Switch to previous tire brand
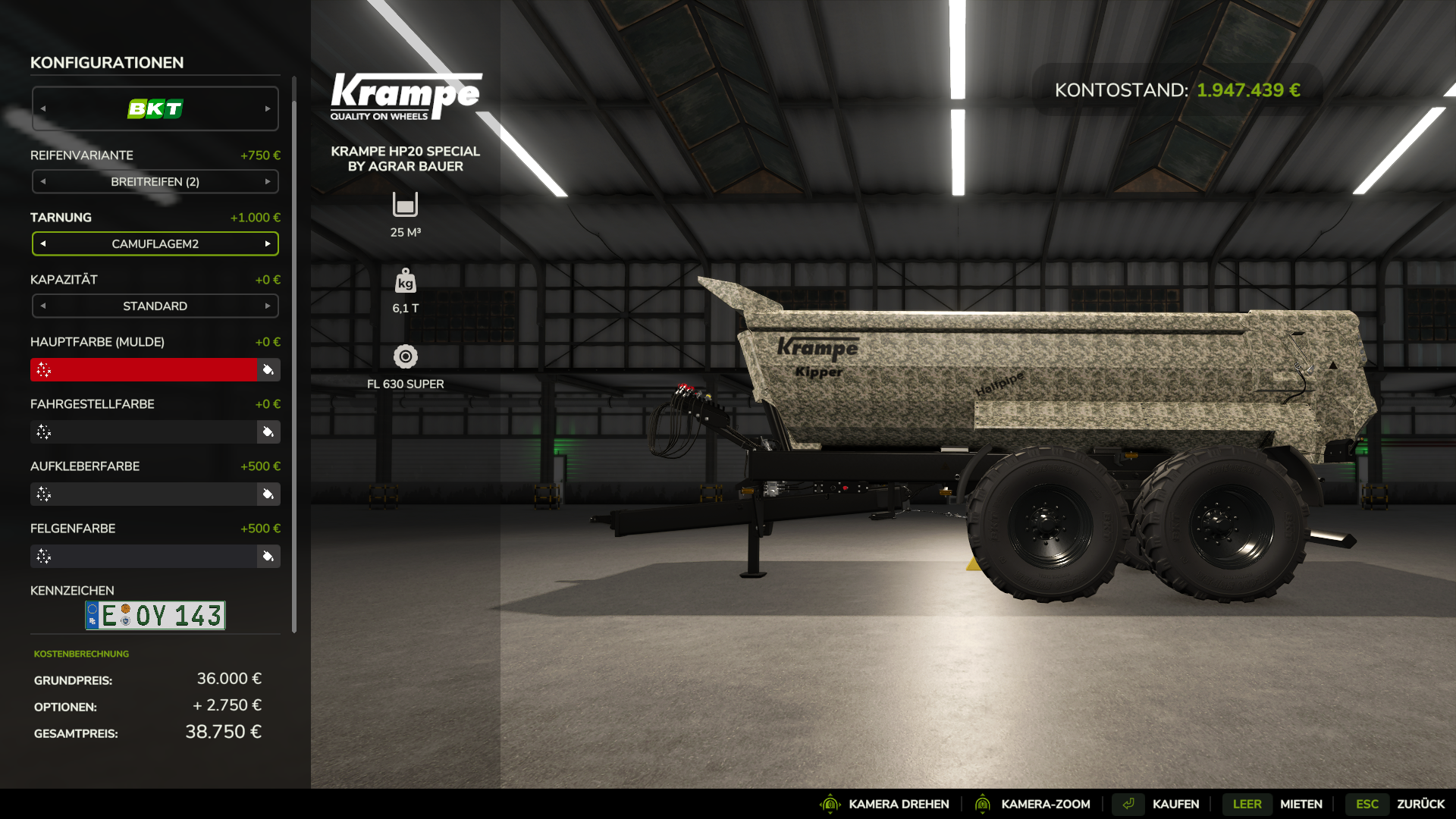The height and width of the screenshot is (819, 1456). [x=43, y=108]
